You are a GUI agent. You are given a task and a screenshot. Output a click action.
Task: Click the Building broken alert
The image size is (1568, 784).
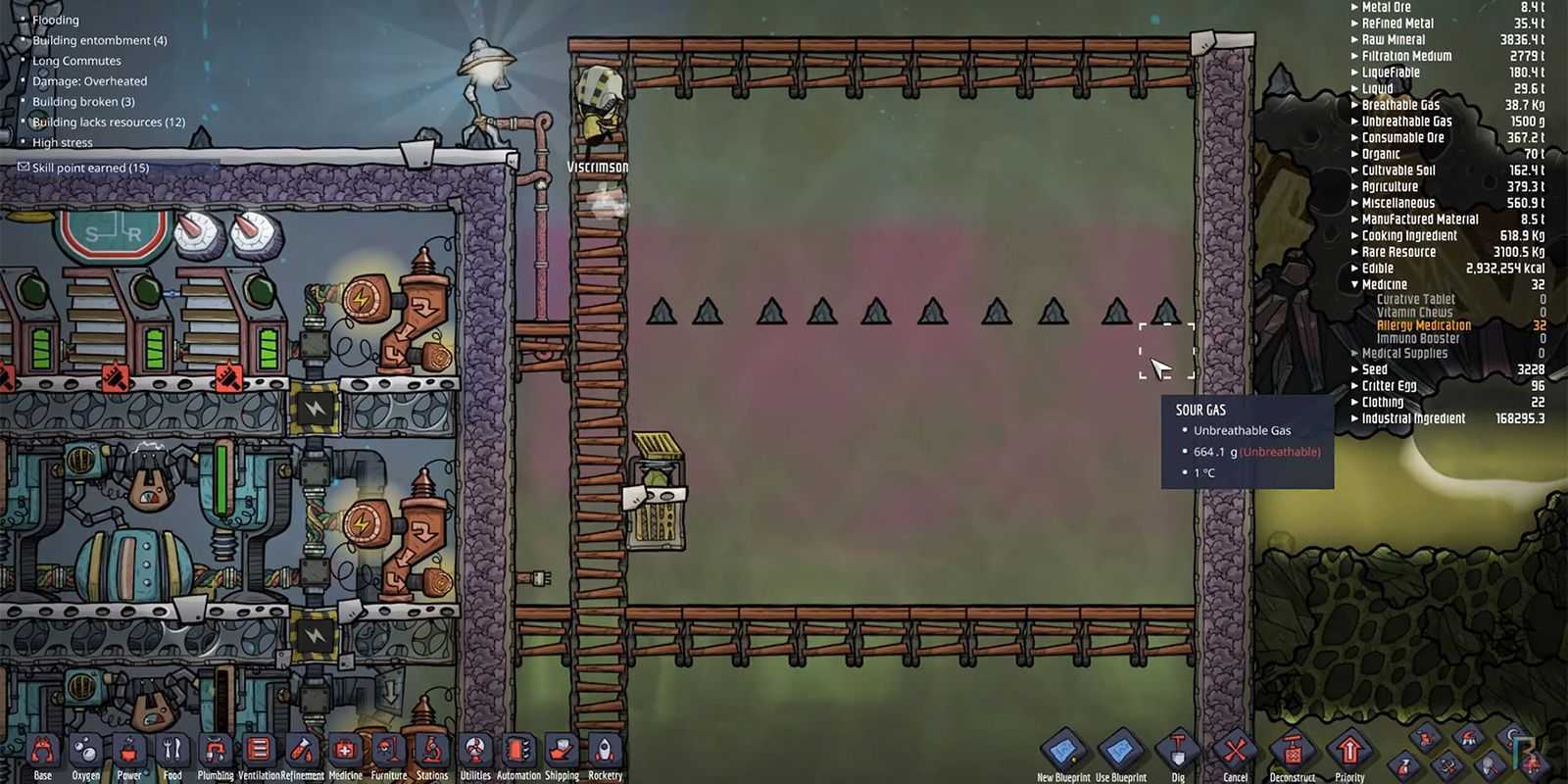pyautogui.click(x=83, y=102)
